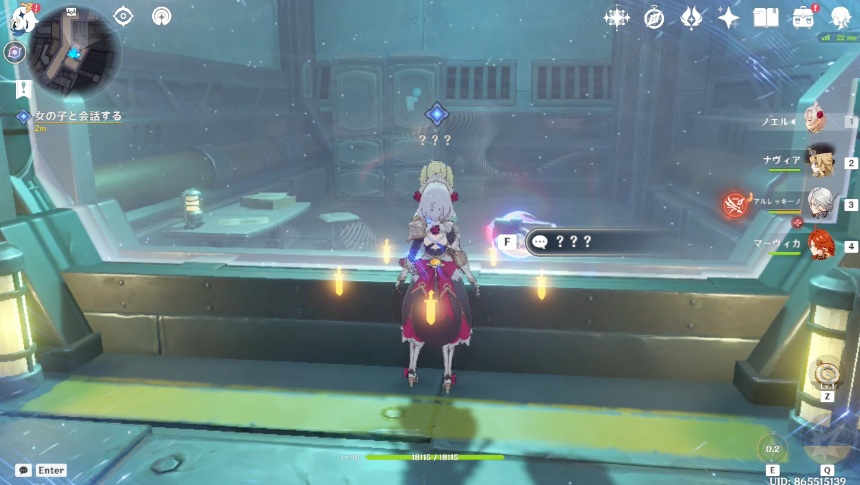
Task: Open the backpack inventory icon
Action: point(803,17)
